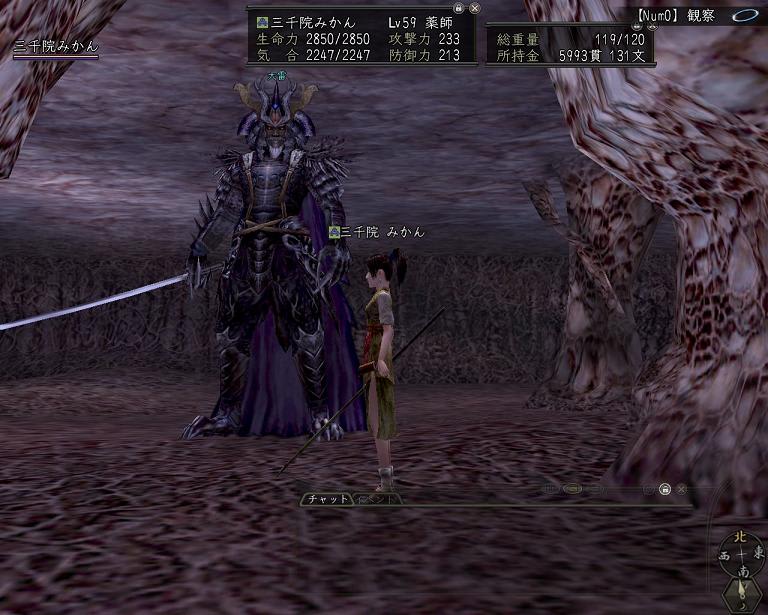Close the character status panel
Viewport: 768px width, 615px height.
pyautogui.click(x=474, y=7)
